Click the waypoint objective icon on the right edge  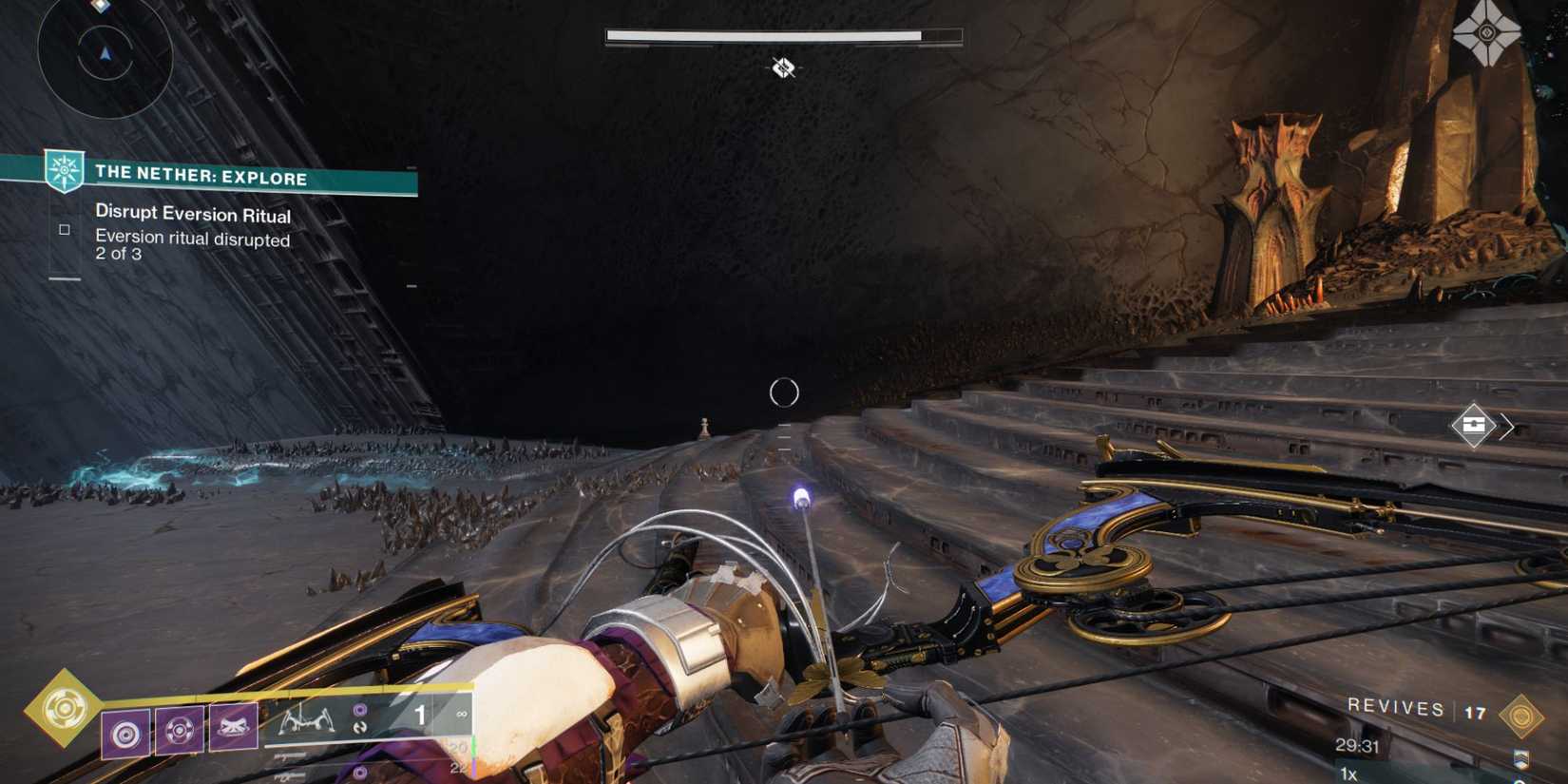[x=1475, y=426]
